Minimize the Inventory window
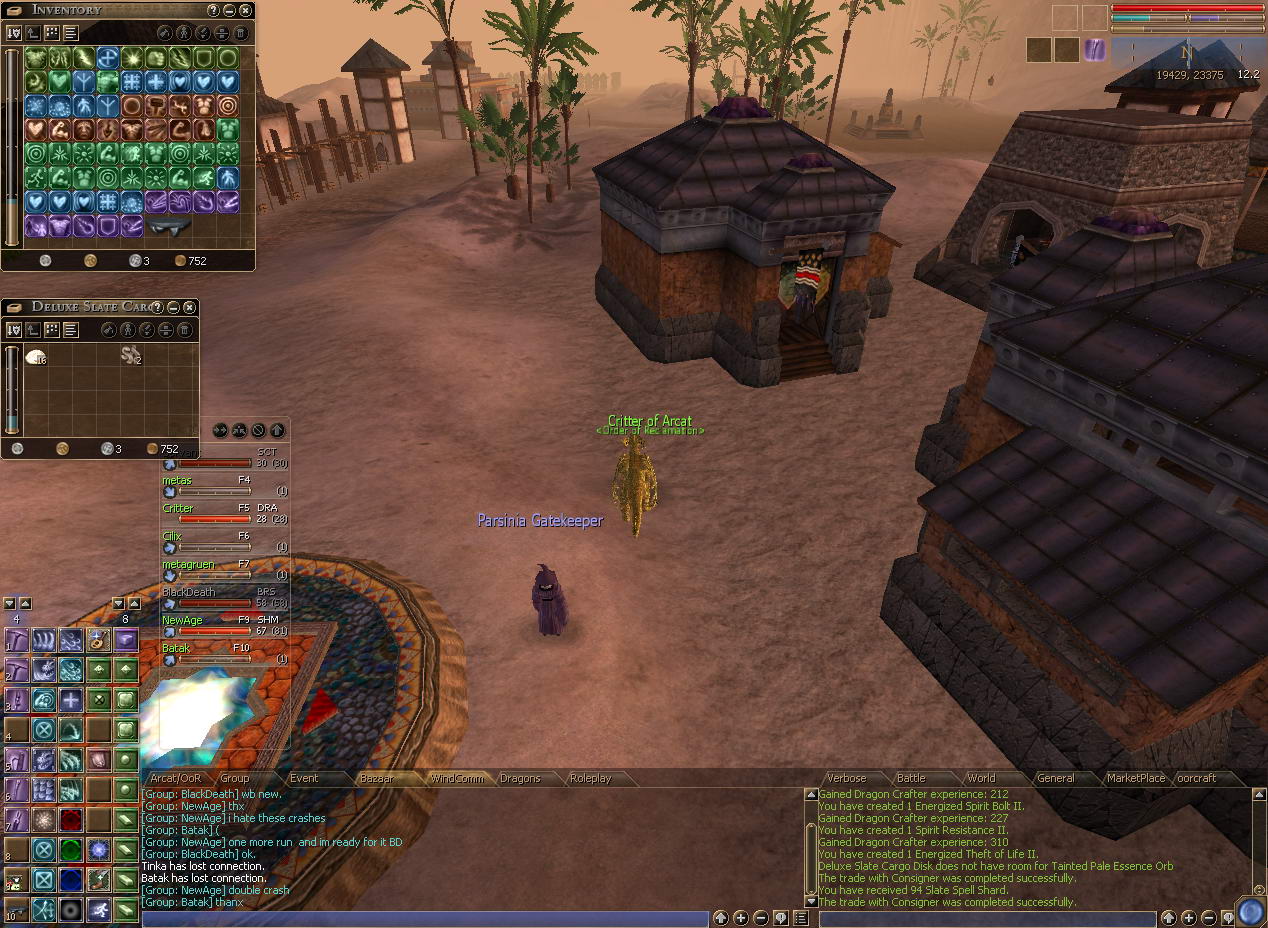The height and width of the screenshot is (928, 1268). click(230, 10)
